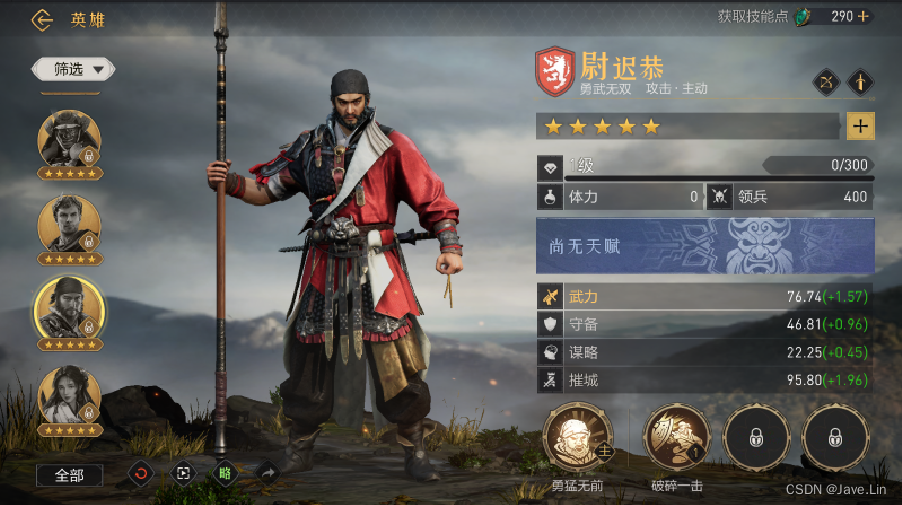This screenshot has height=505, width=902.
Task: Select the female hero portrait
Action: (69, 395)
